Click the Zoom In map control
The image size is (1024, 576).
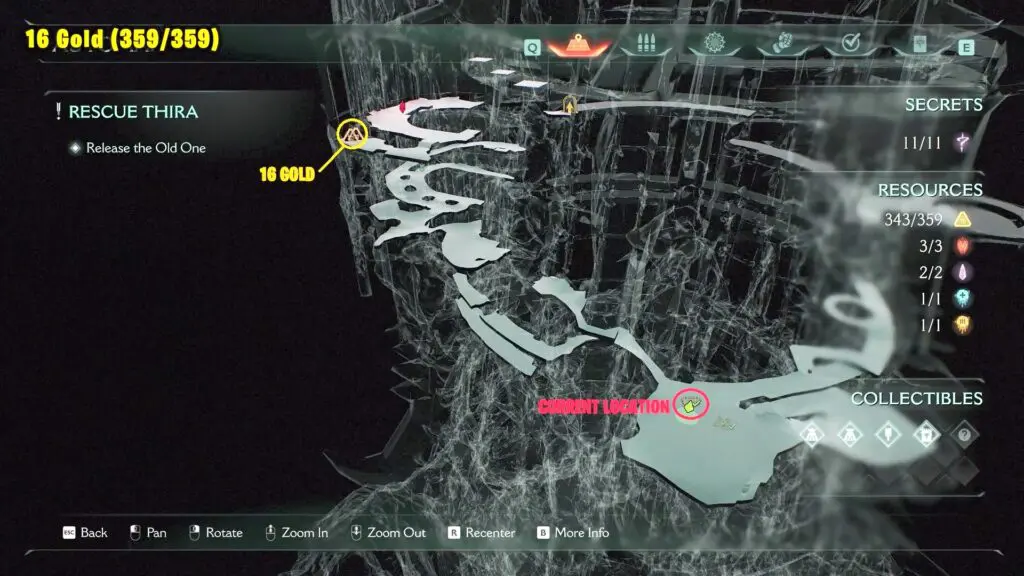tap(296, 533)
